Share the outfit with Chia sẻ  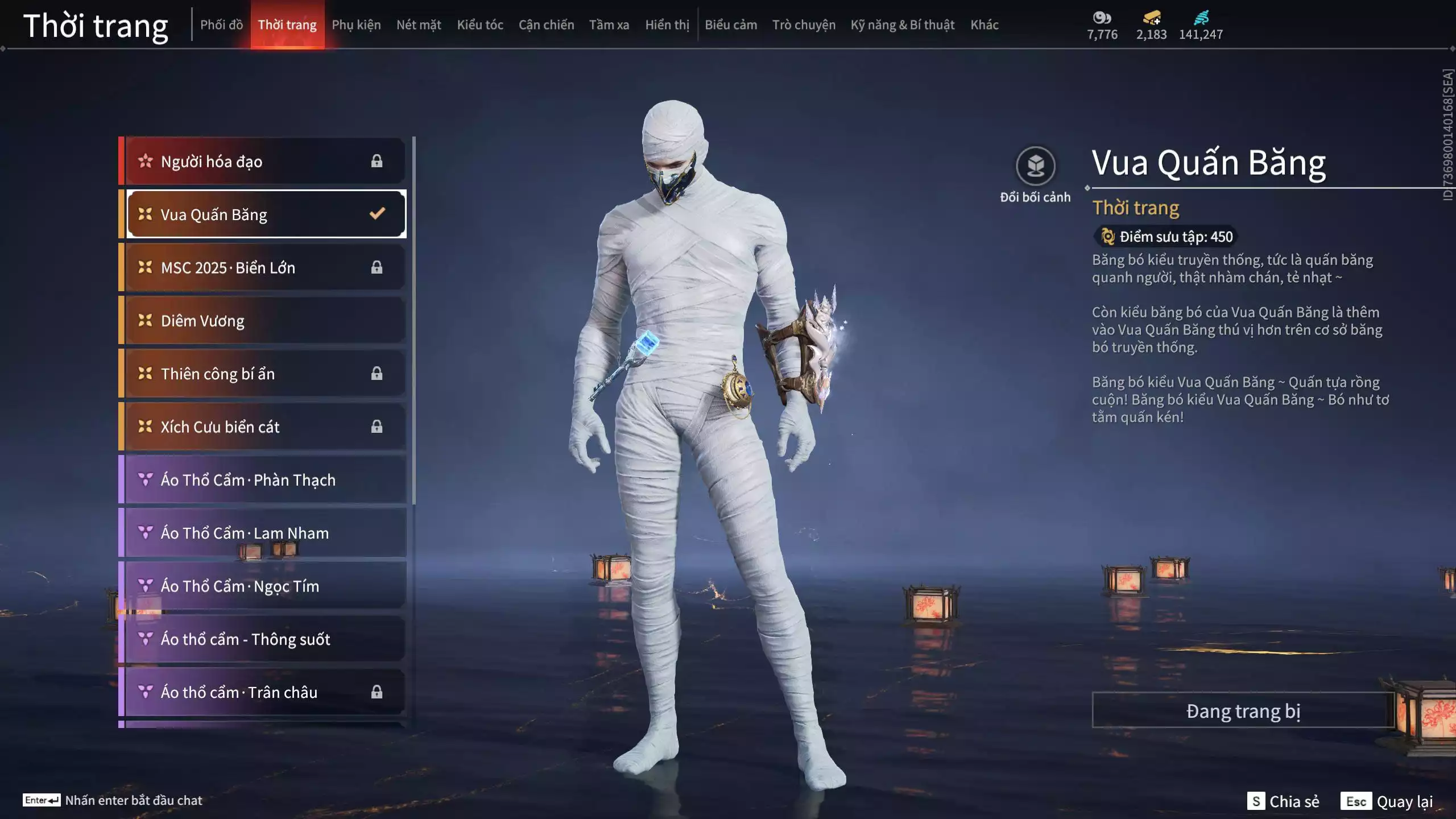(x=1283, y=801)
